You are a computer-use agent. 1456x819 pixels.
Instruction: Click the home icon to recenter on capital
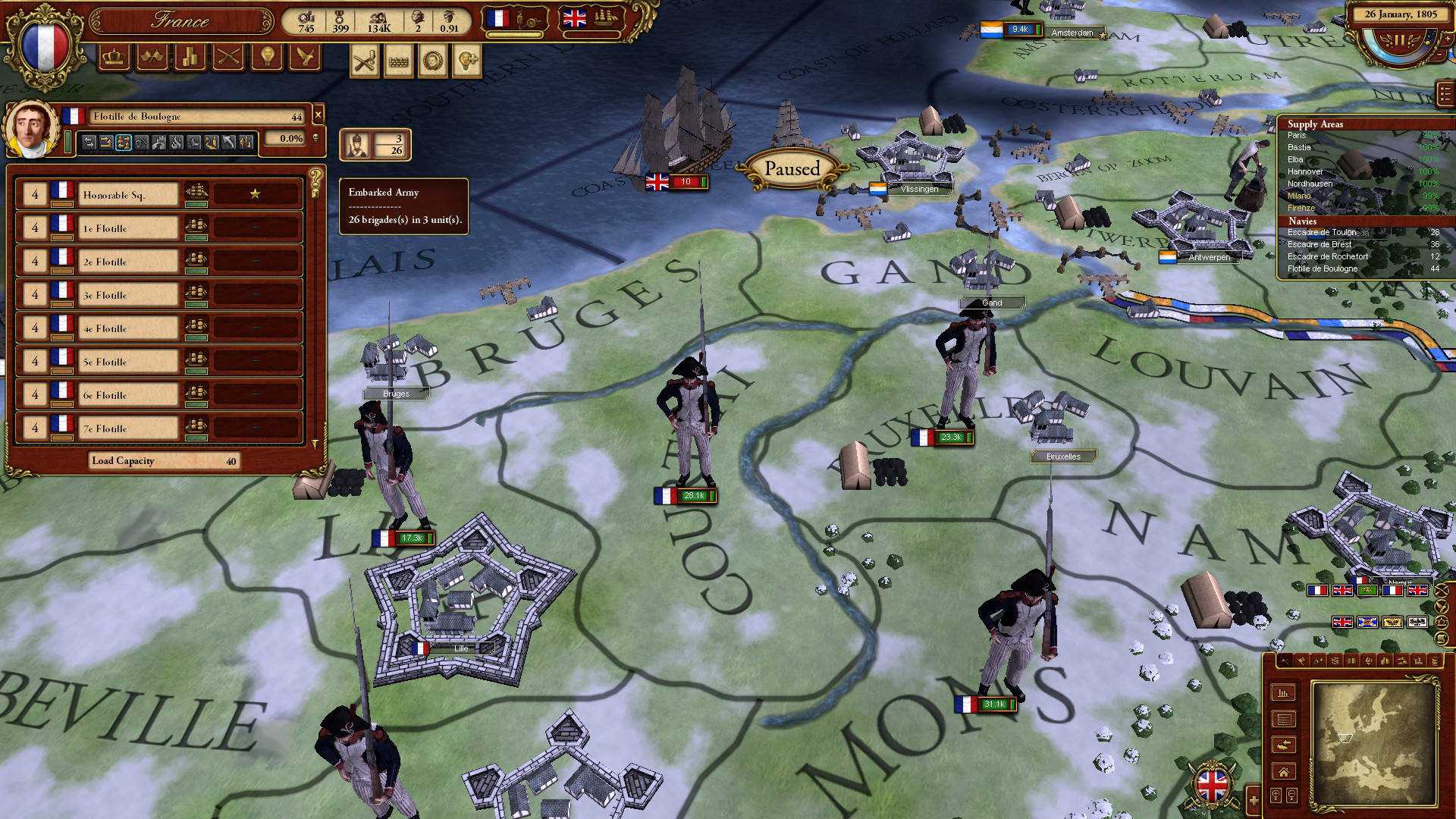click(x=1285, y=772)
